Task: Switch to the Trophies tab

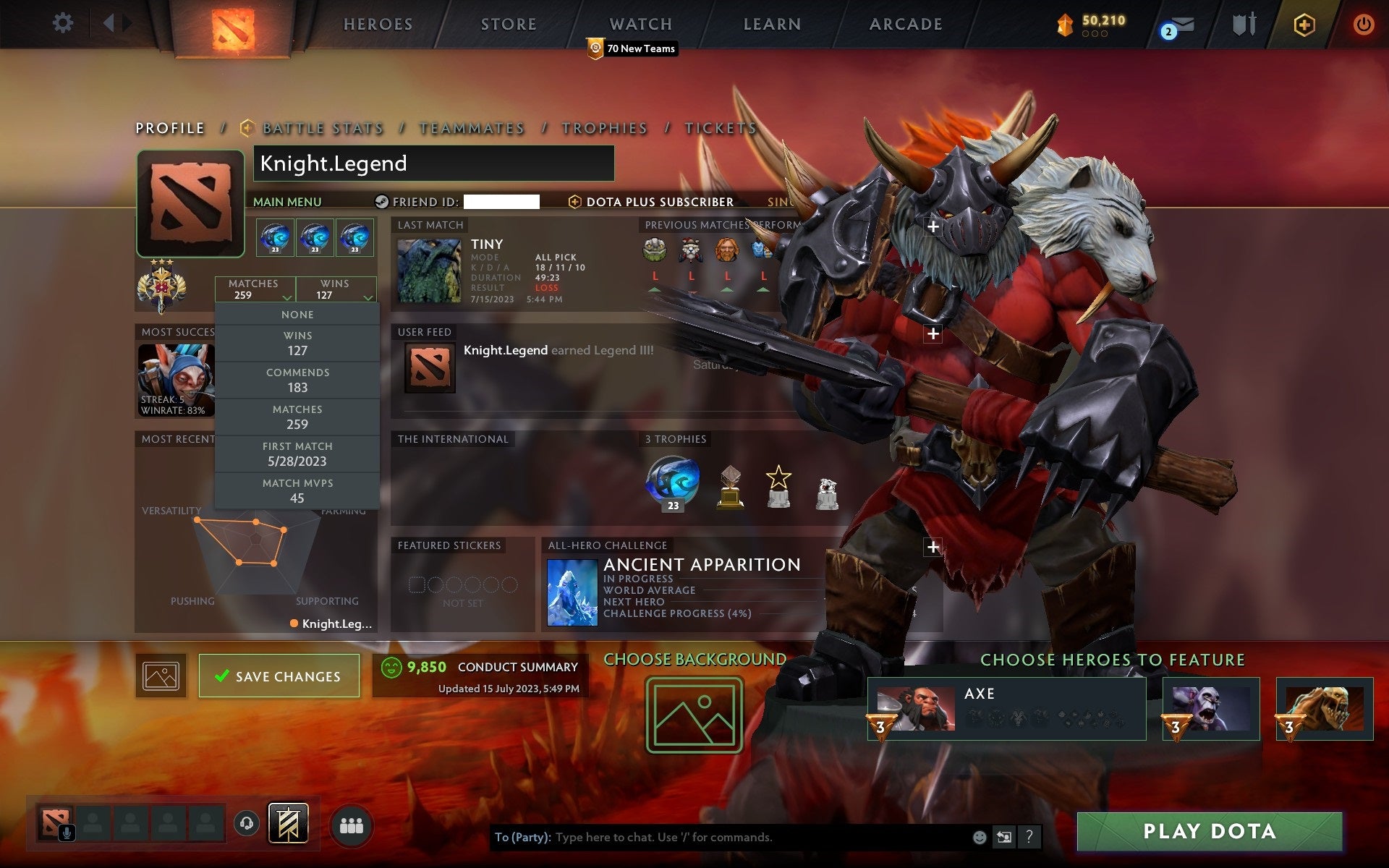Action: [x=605, y=127]
